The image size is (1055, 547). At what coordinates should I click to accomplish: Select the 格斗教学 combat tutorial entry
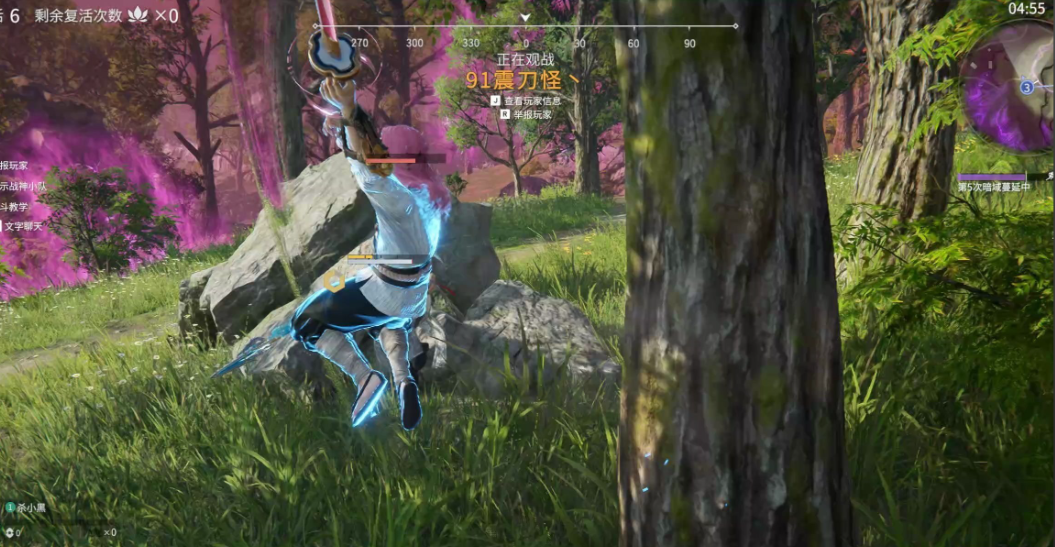tap(14, 207)
